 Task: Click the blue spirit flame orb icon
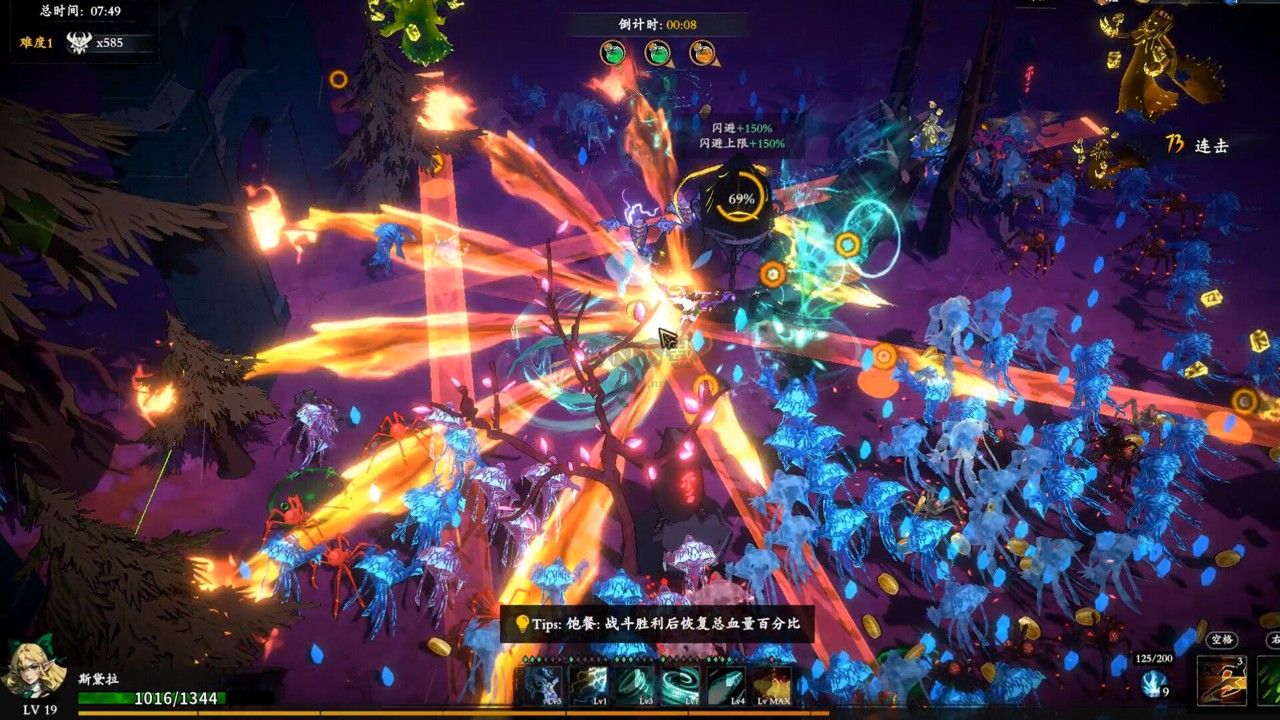[1153, 683]
